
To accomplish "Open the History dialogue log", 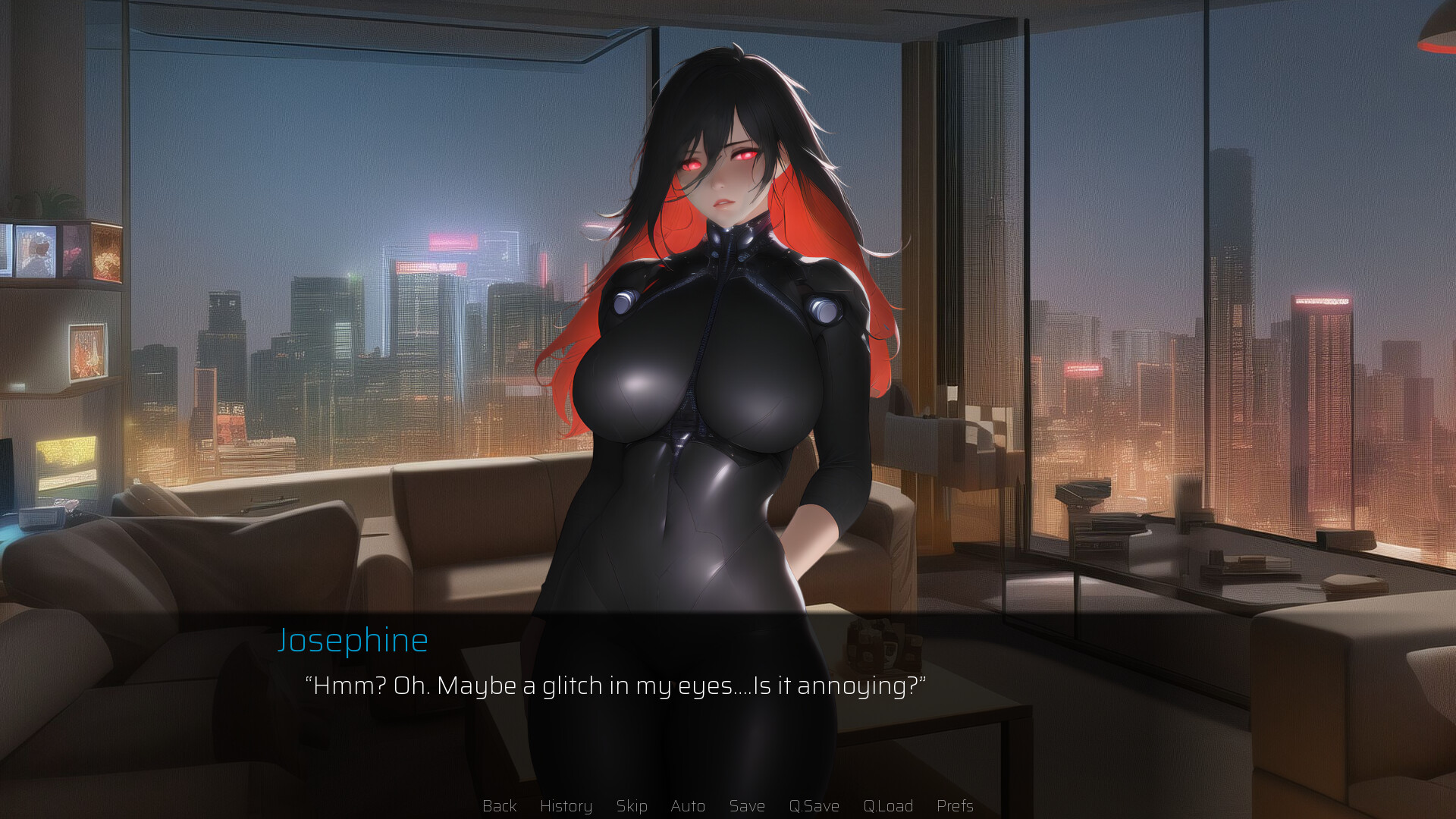I will [x=566, y=806].
